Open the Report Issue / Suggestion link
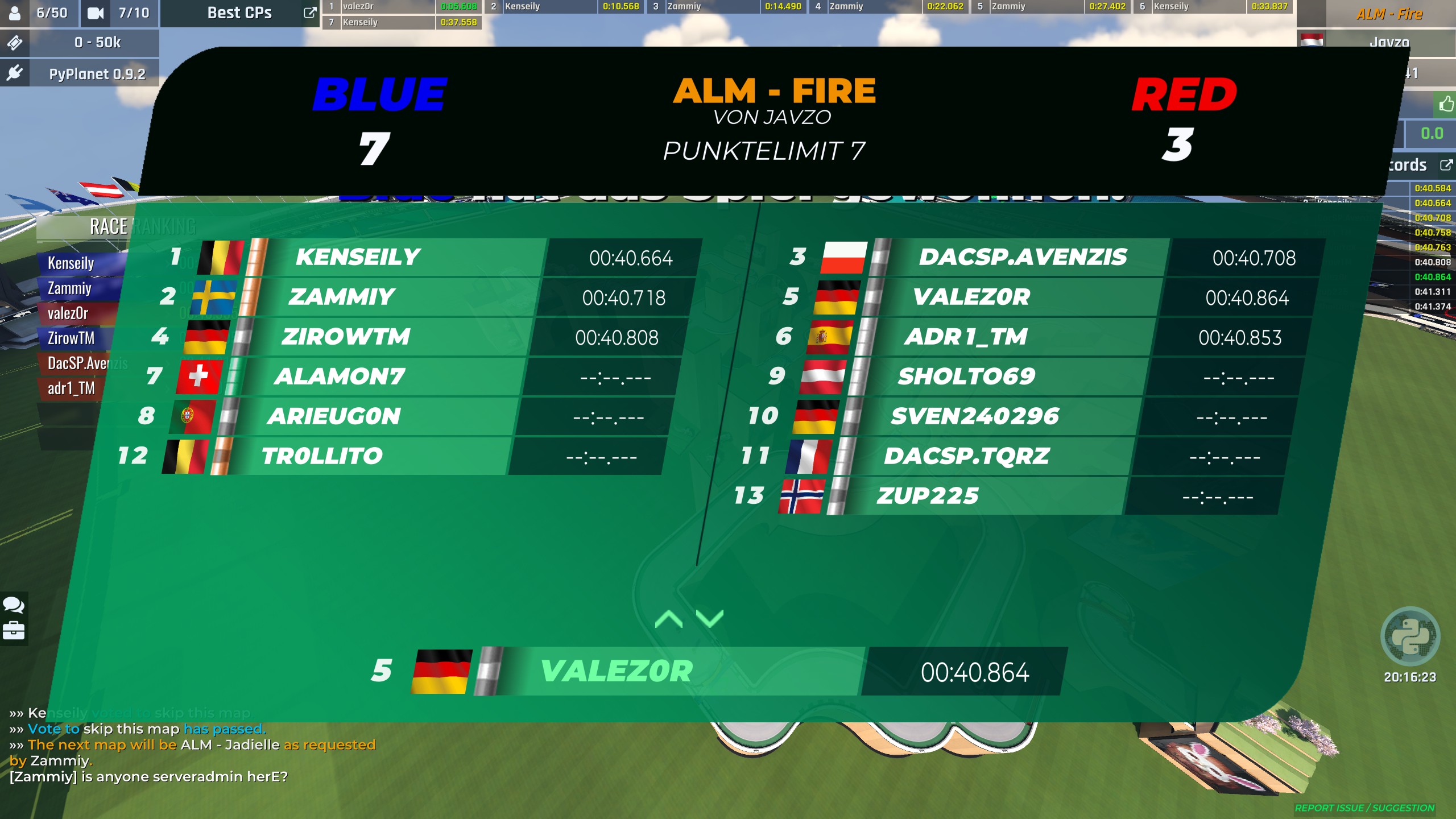Image resolution: width=1456 pixels, height=819 pixels. click(1364, 808)
